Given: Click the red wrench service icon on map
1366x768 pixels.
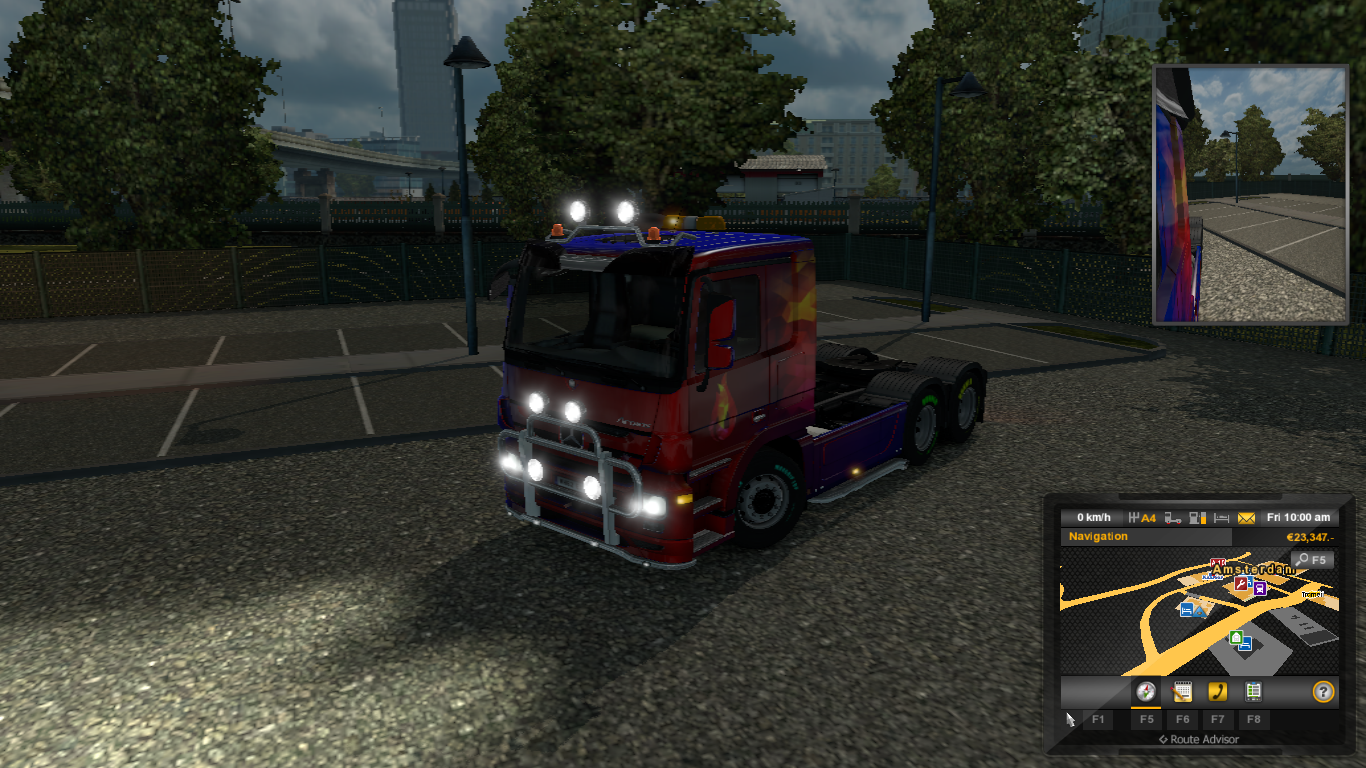Looking at the screenshot, I should tap(1240, 585).
